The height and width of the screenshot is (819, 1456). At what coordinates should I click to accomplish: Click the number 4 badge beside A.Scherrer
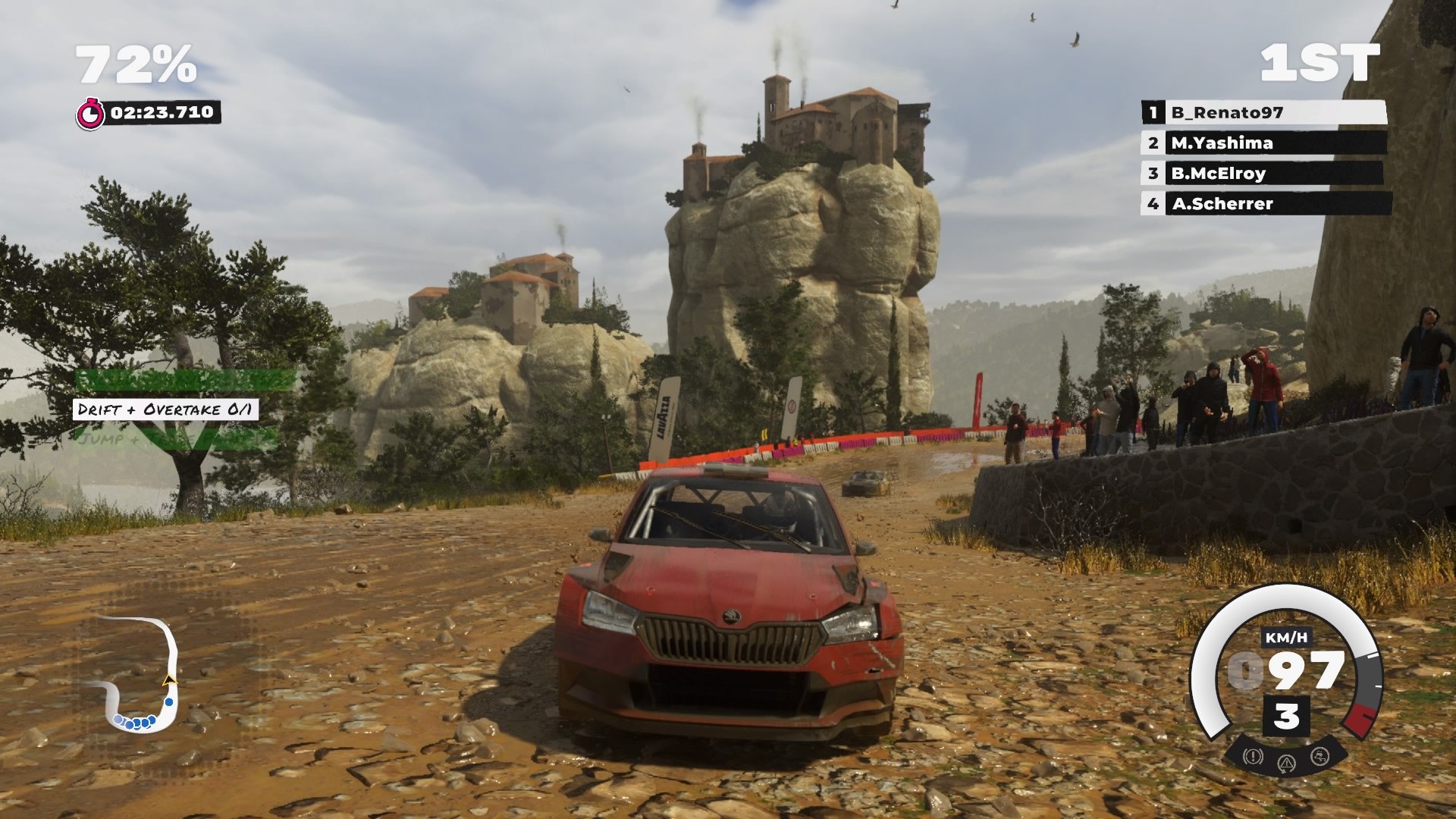pos(1153,203)
